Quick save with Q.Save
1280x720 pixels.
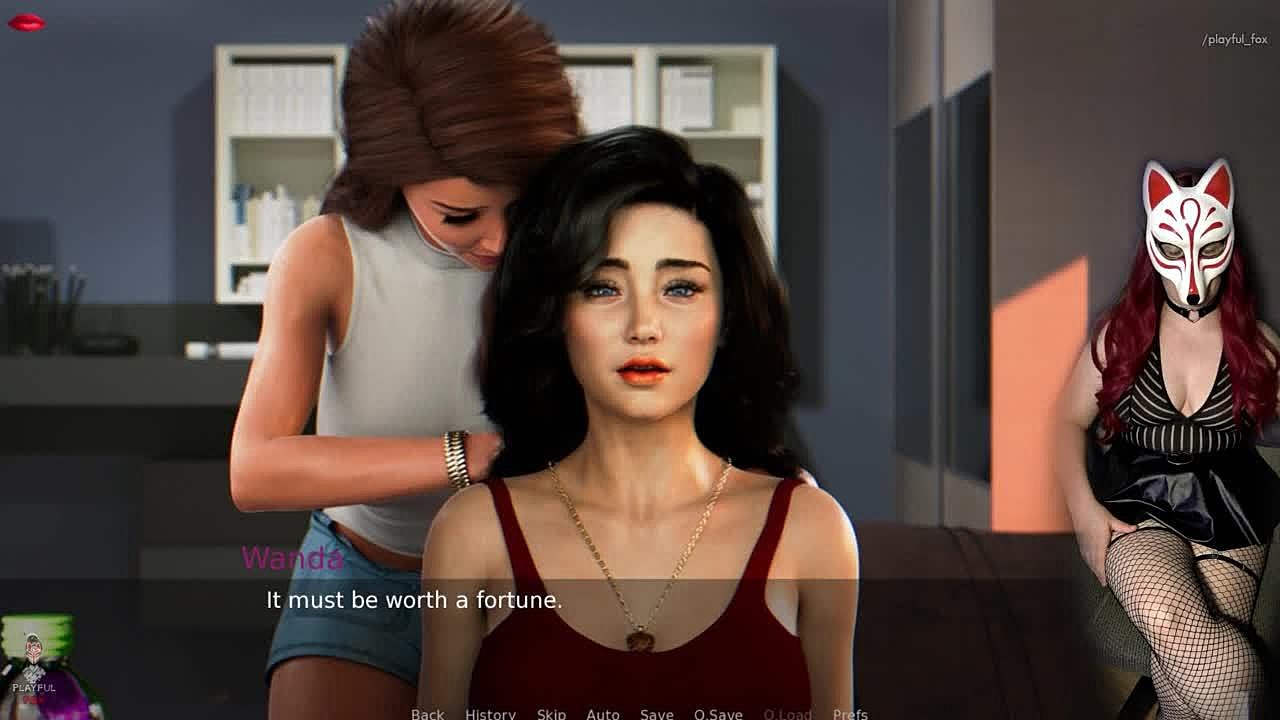(x=718, y=713)
